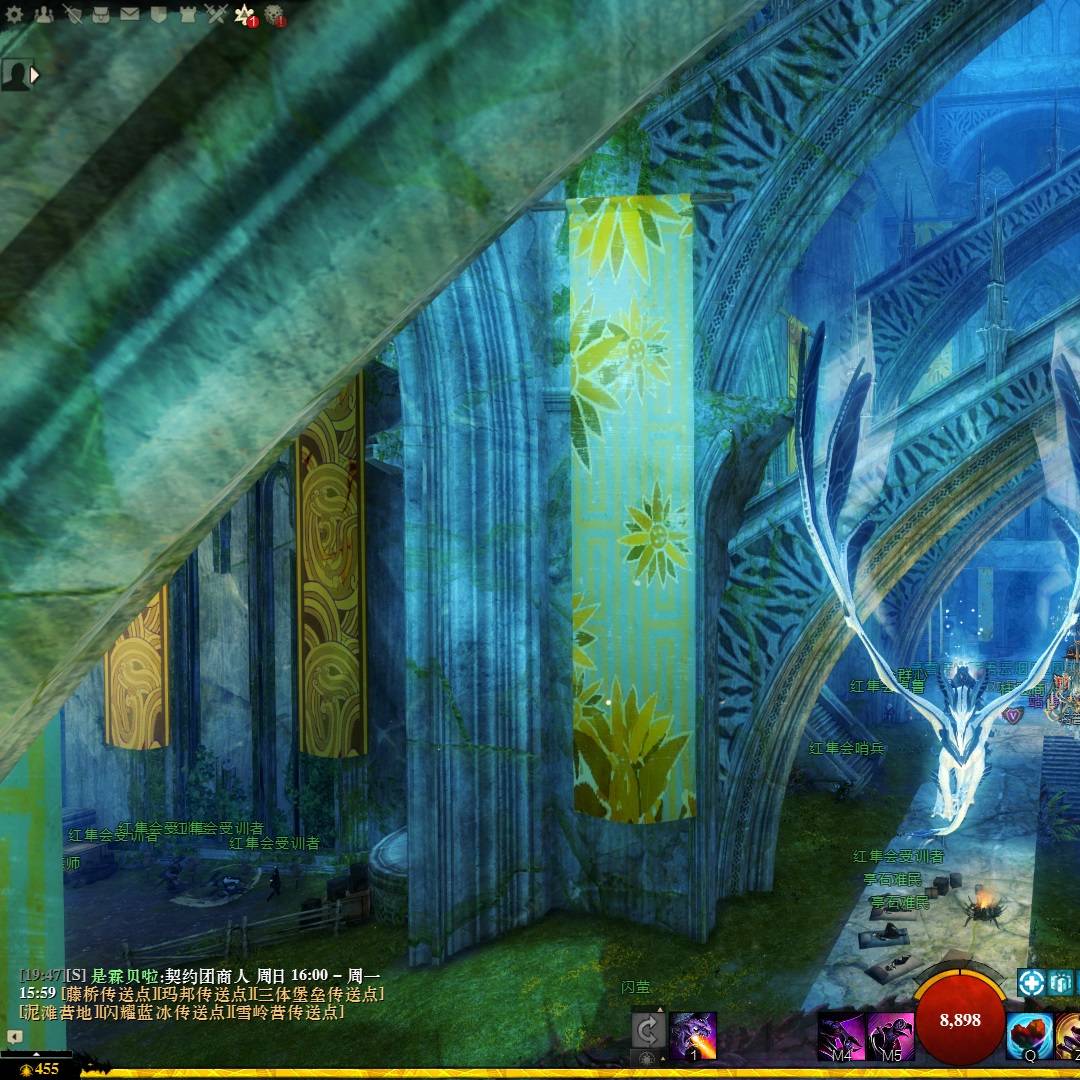This screenshot has width=1080, height=1080.
Task: Open the inventory bag icon
Action: tap(101, 14)
